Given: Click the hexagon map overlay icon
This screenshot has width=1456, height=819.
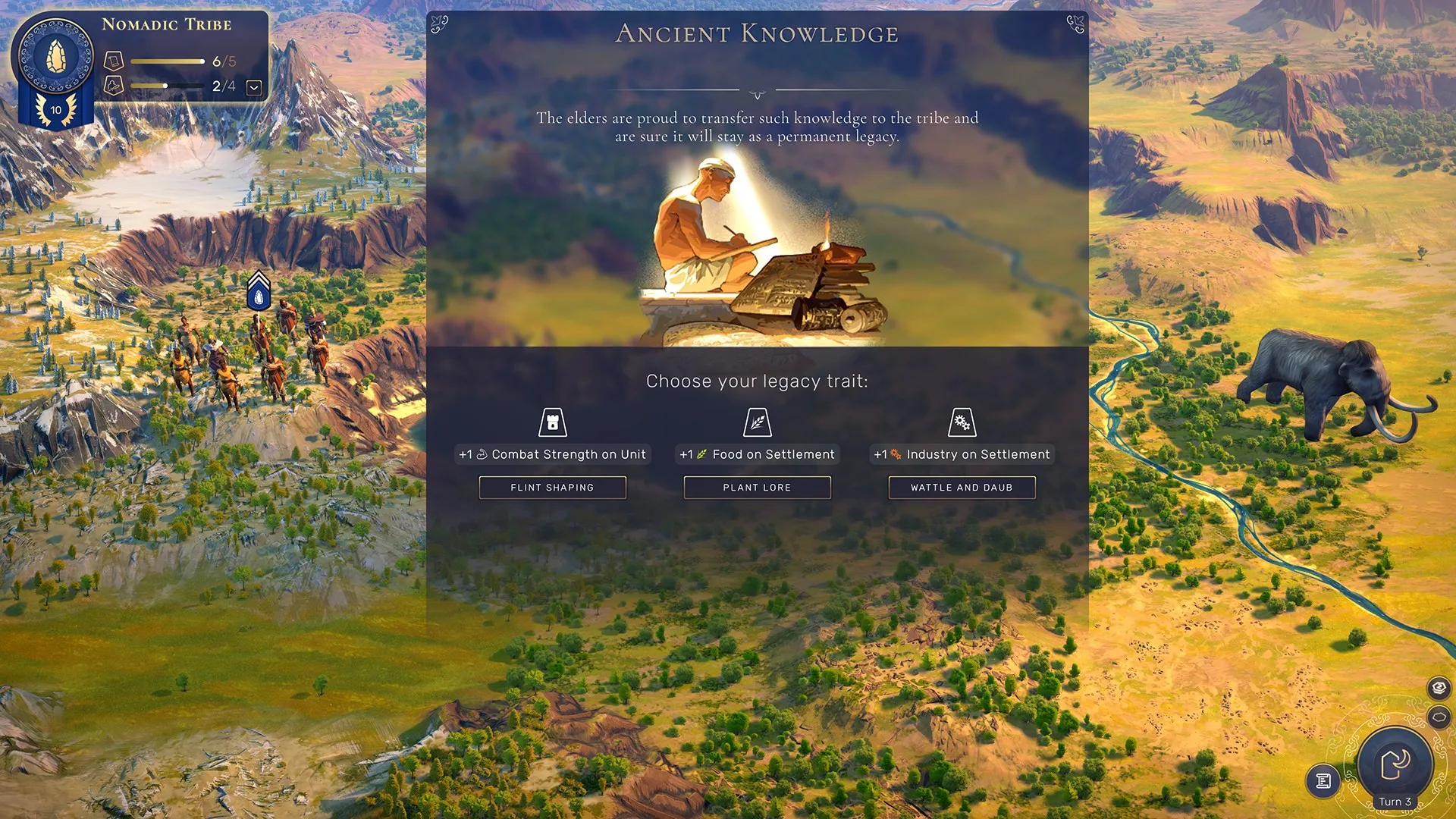Looking at the screenshot, I should [x=1438, y=715].
